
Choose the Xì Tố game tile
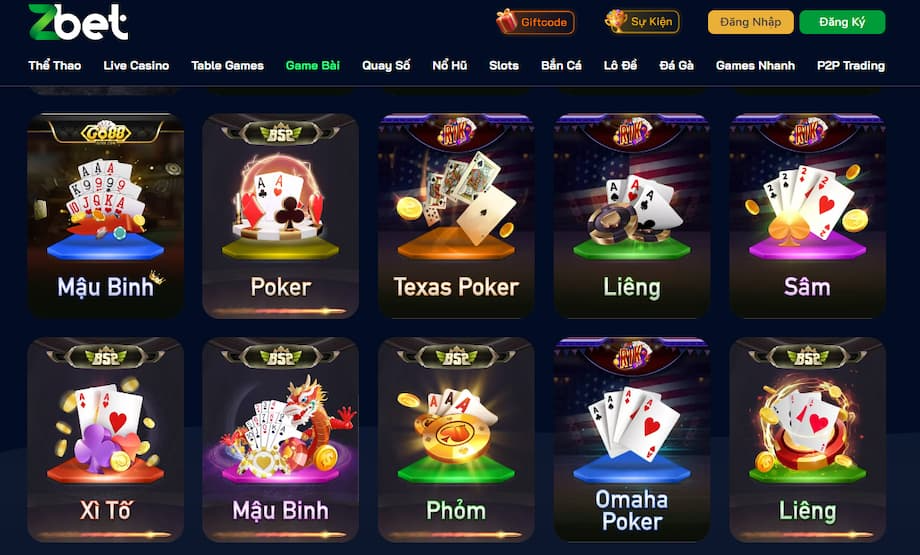[x=105, y=439]
